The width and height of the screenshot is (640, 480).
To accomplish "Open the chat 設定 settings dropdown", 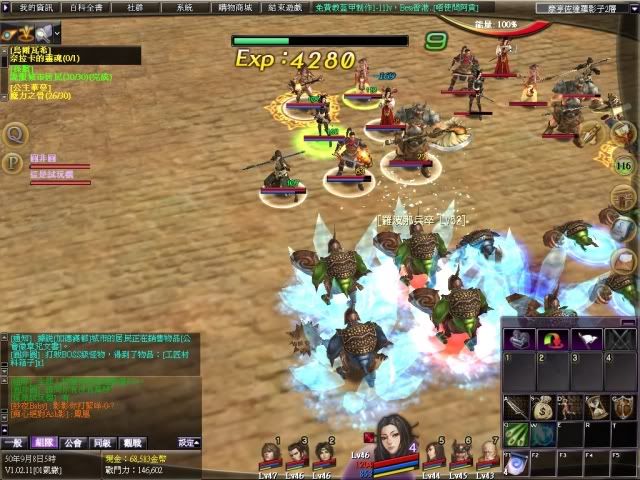I will [188, 442].
